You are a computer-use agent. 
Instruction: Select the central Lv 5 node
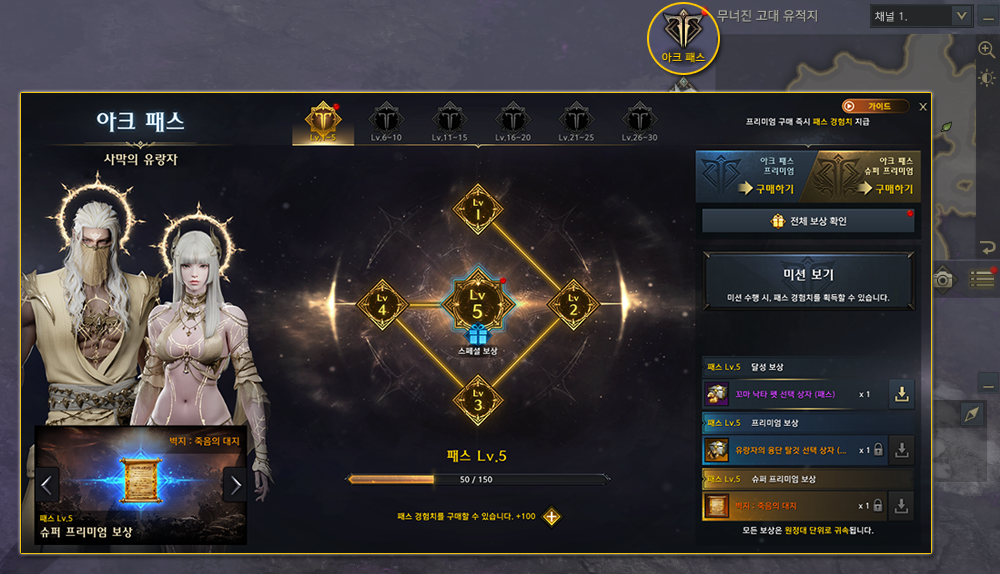(478, 300)
